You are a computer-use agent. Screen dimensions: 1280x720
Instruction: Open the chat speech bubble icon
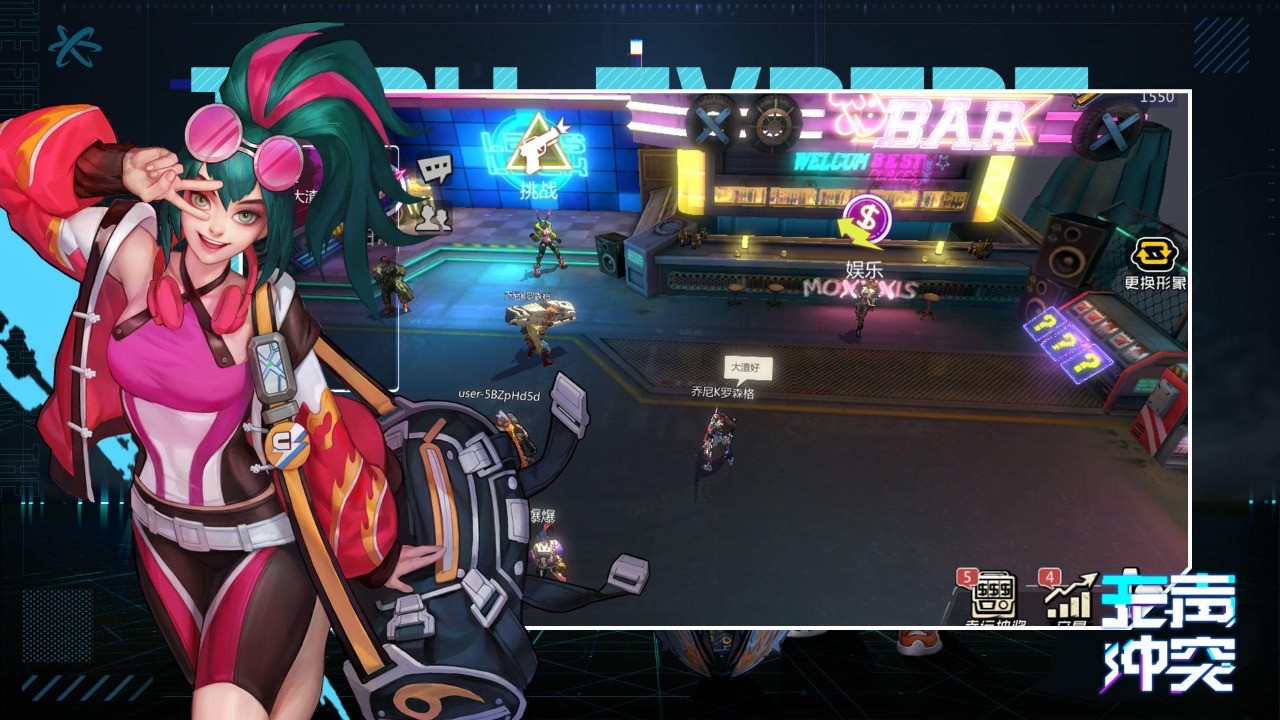[434, 171]
